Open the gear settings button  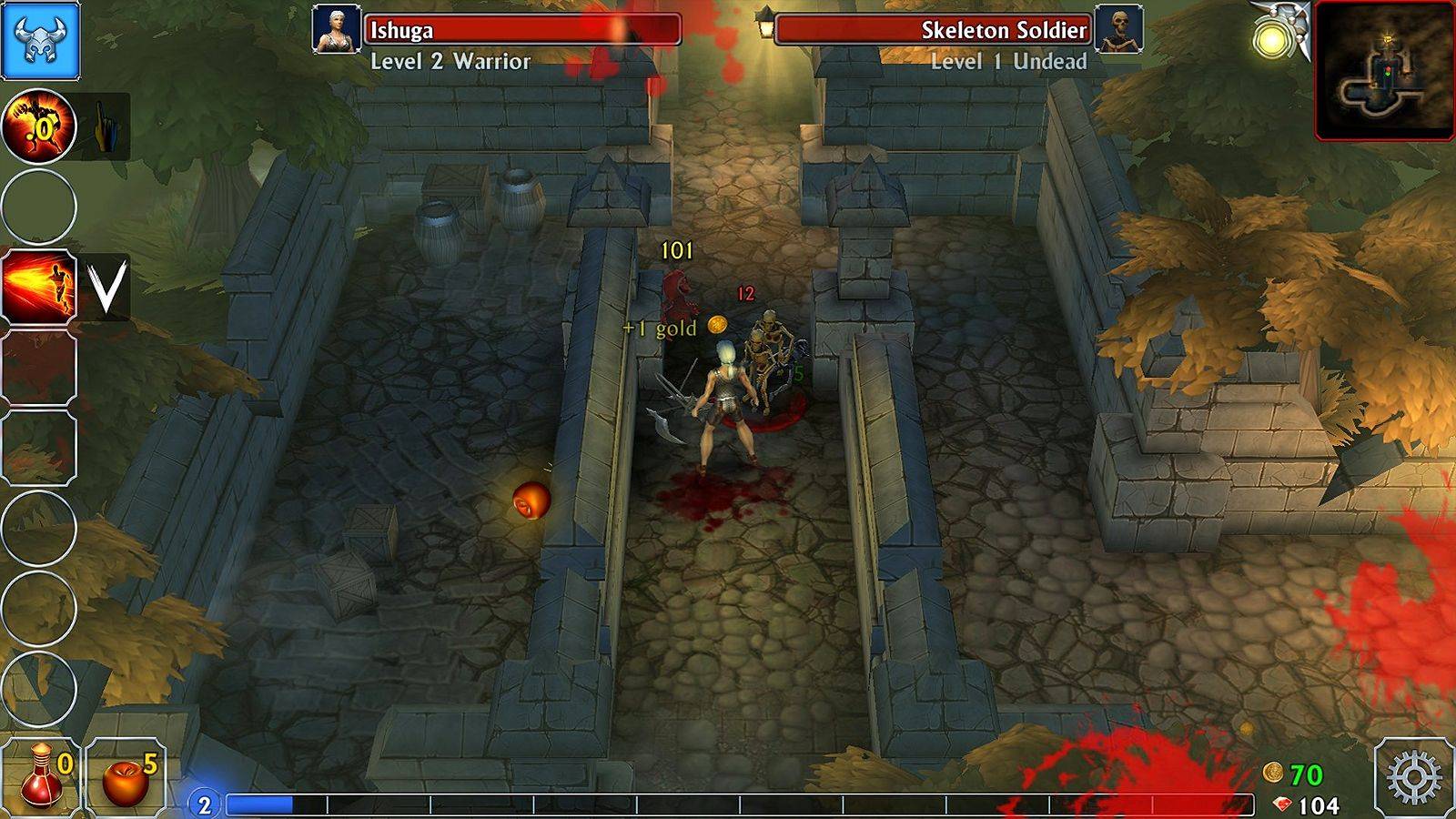1413,778
